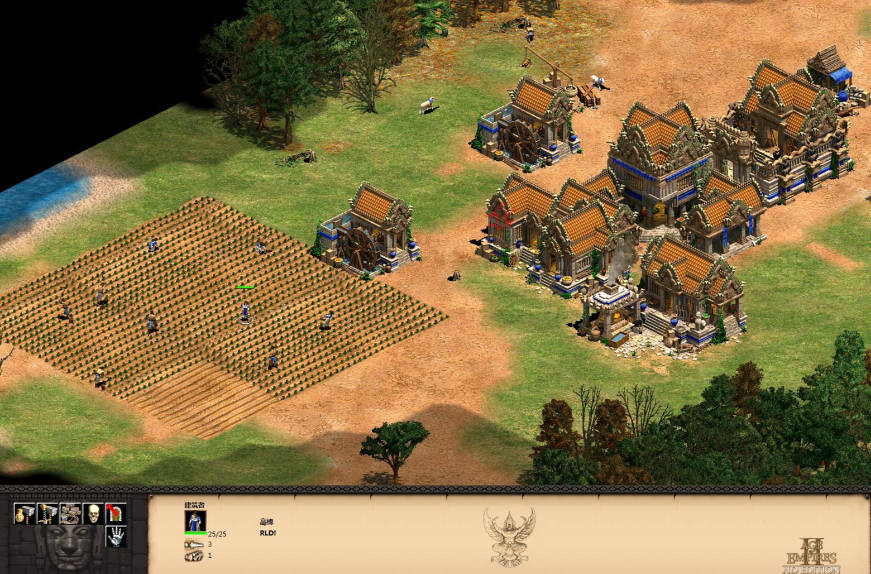
Task: Open the economic buildings build menu
Action: coord(24,514)
